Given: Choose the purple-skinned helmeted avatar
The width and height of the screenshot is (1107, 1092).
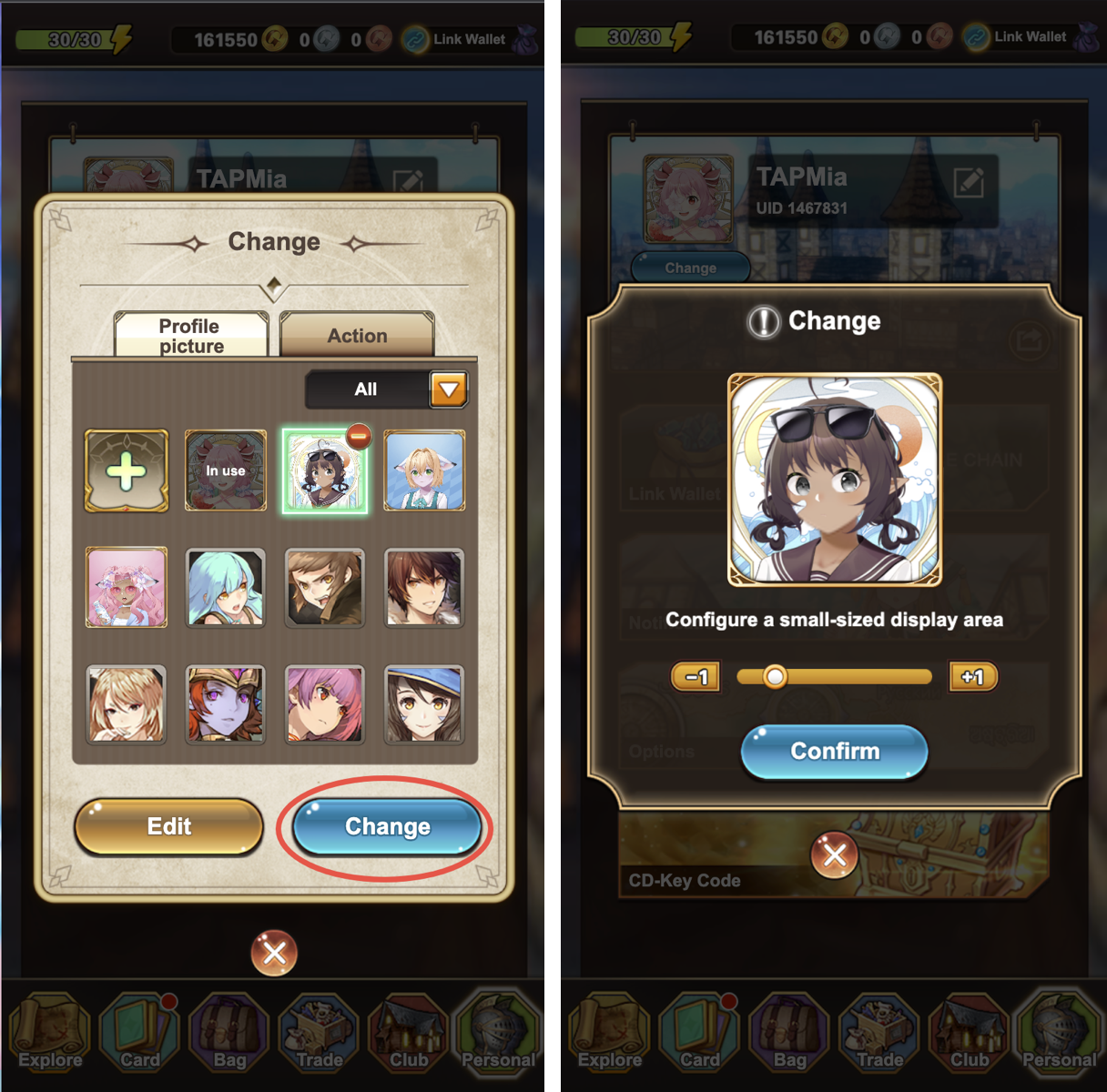Looking at the screenshot, I should 226,704.
